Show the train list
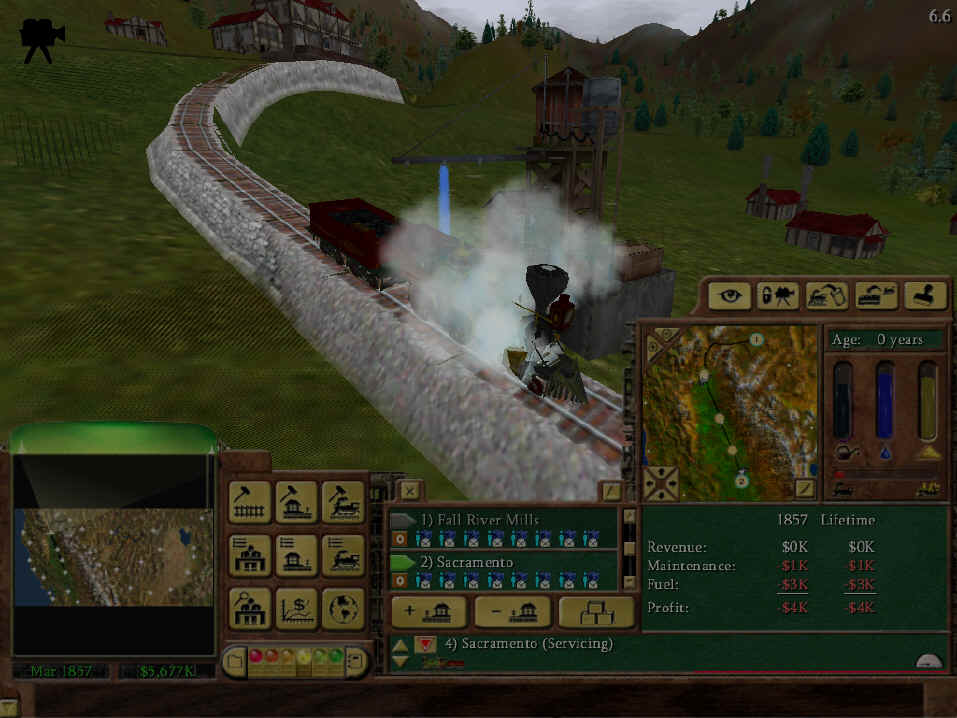 point(342,555)
